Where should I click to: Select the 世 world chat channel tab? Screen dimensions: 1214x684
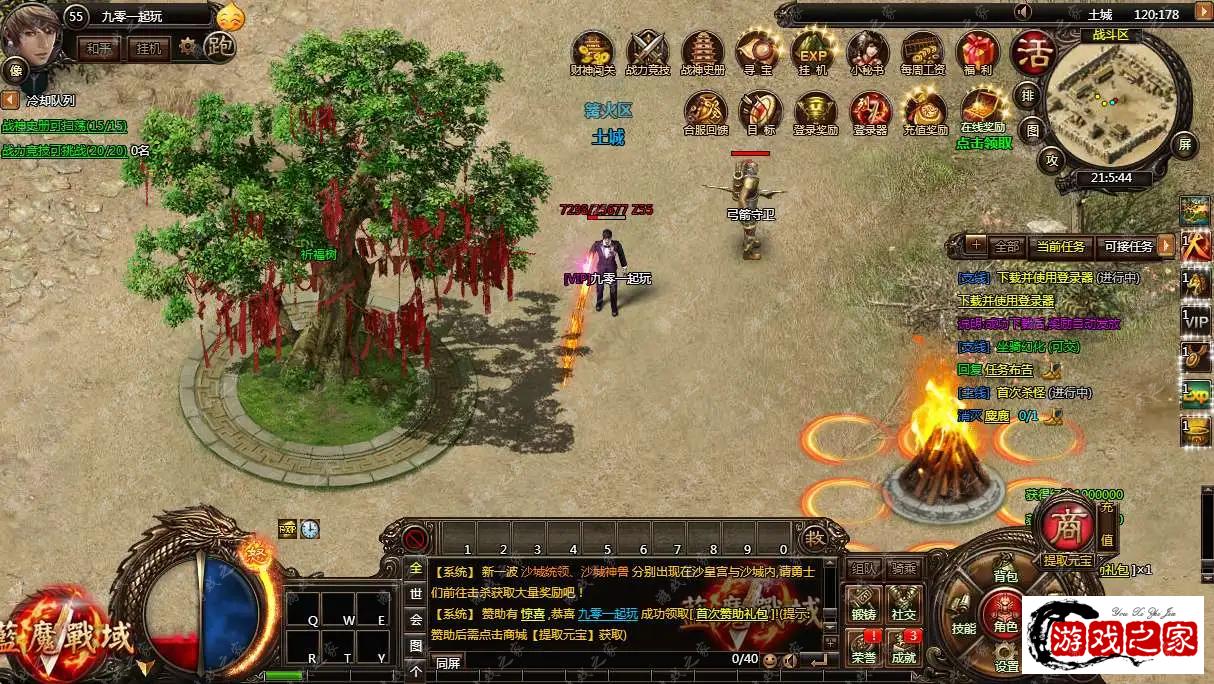tap(416, 593)
